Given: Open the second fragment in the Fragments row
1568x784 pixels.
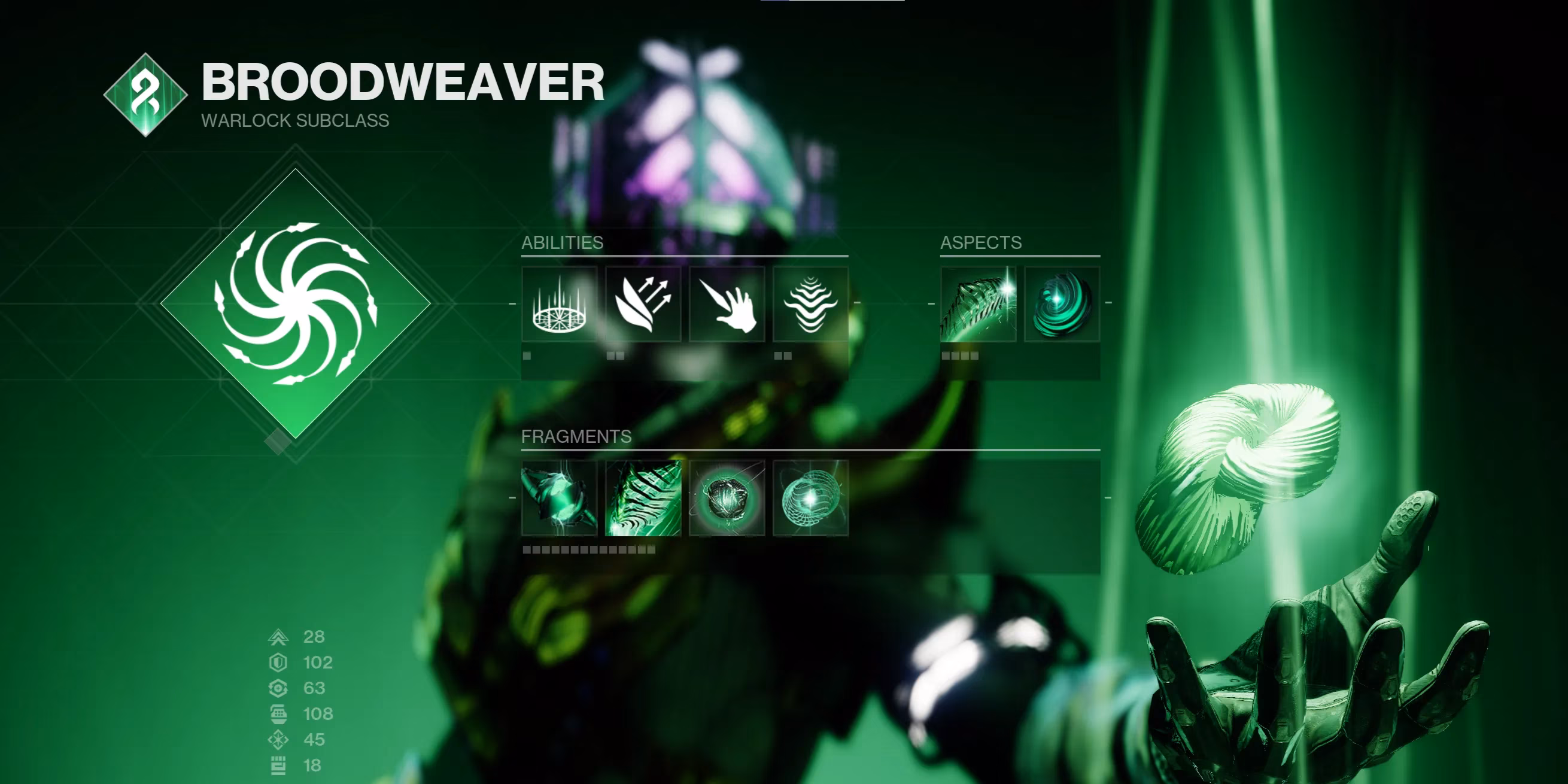Looking at the screenshot, I should (x=643, y=499).
